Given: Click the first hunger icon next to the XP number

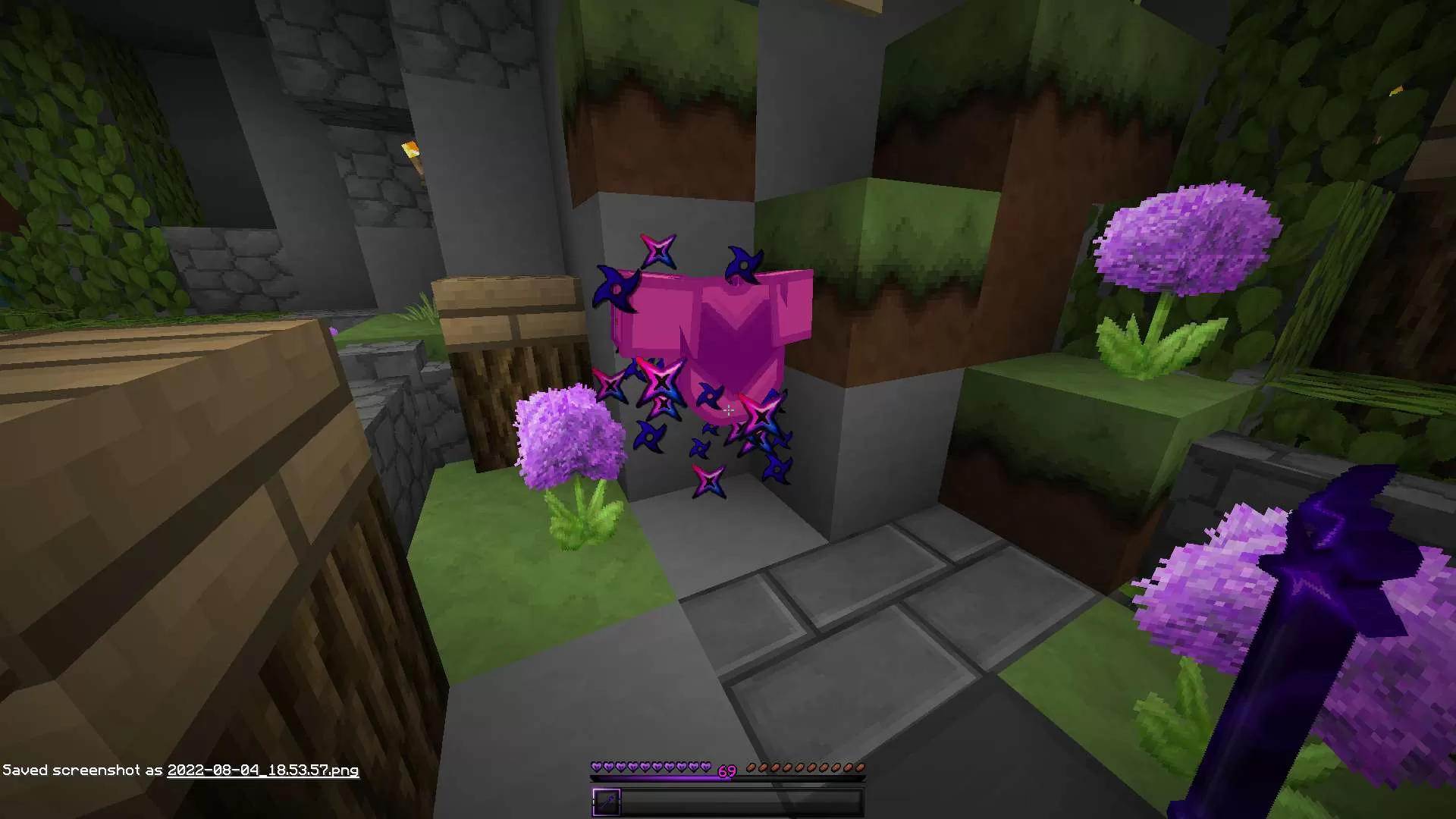Looking at the screenshot, I should coord(752,768).
